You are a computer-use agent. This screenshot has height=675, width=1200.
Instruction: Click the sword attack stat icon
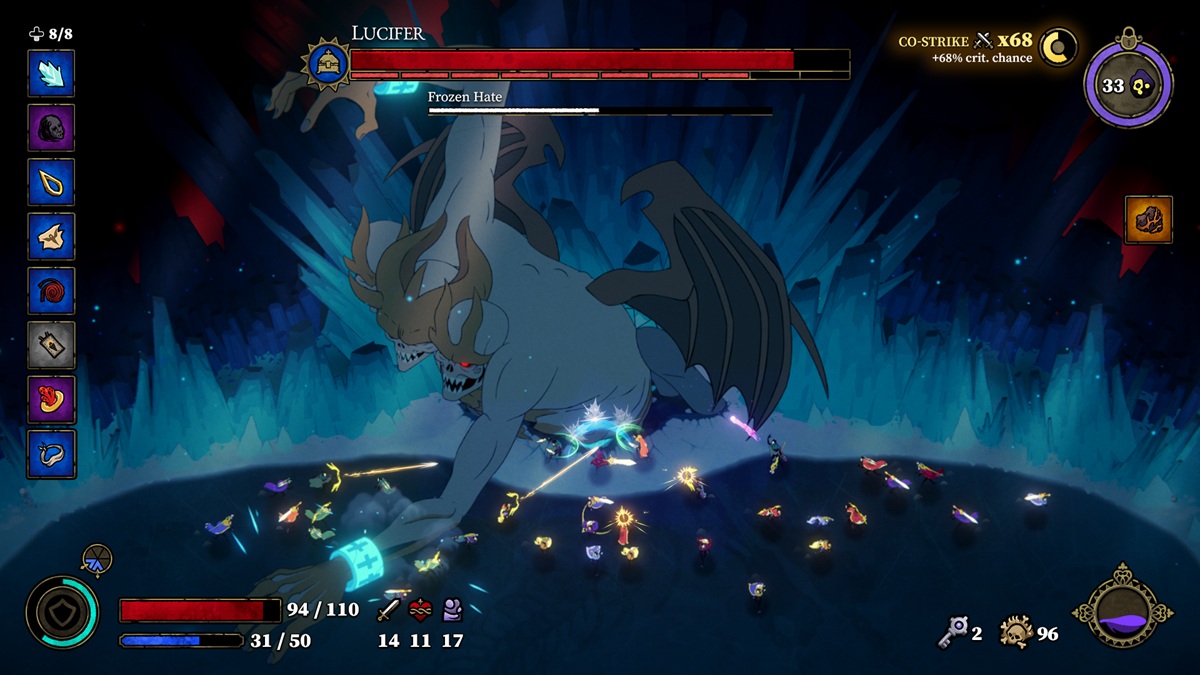click(389, 609)
